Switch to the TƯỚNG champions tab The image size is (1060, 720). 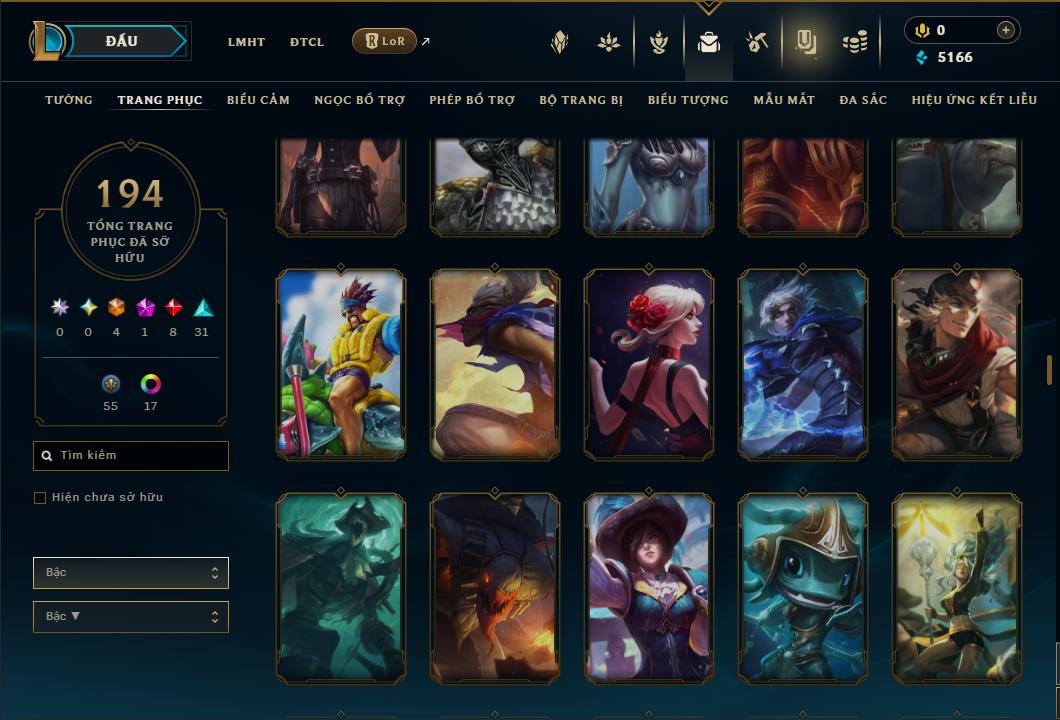(x=69, y=100)
